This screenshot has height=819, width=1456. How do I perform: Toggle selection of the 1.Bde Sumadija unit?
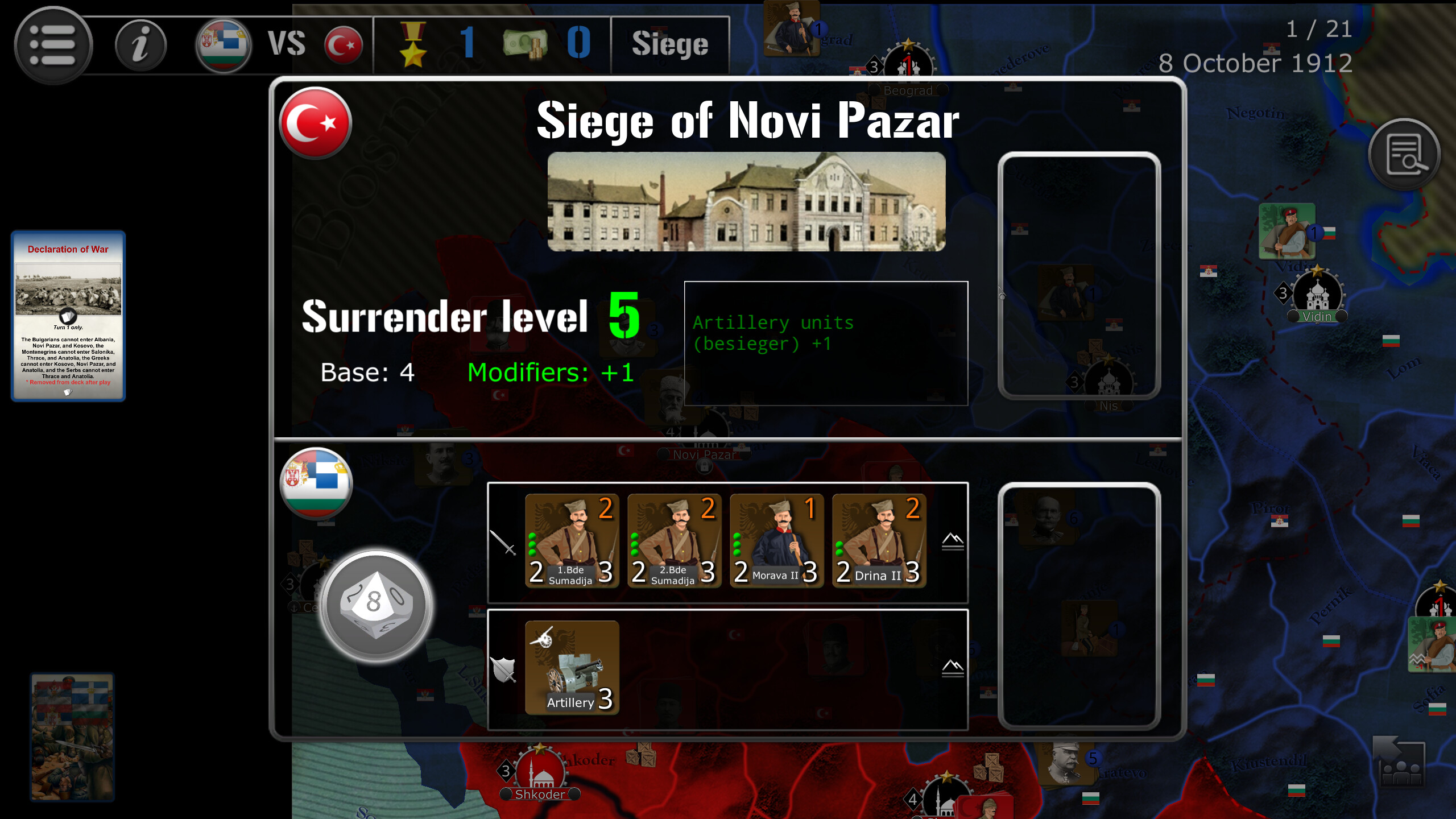pos(572,540)
